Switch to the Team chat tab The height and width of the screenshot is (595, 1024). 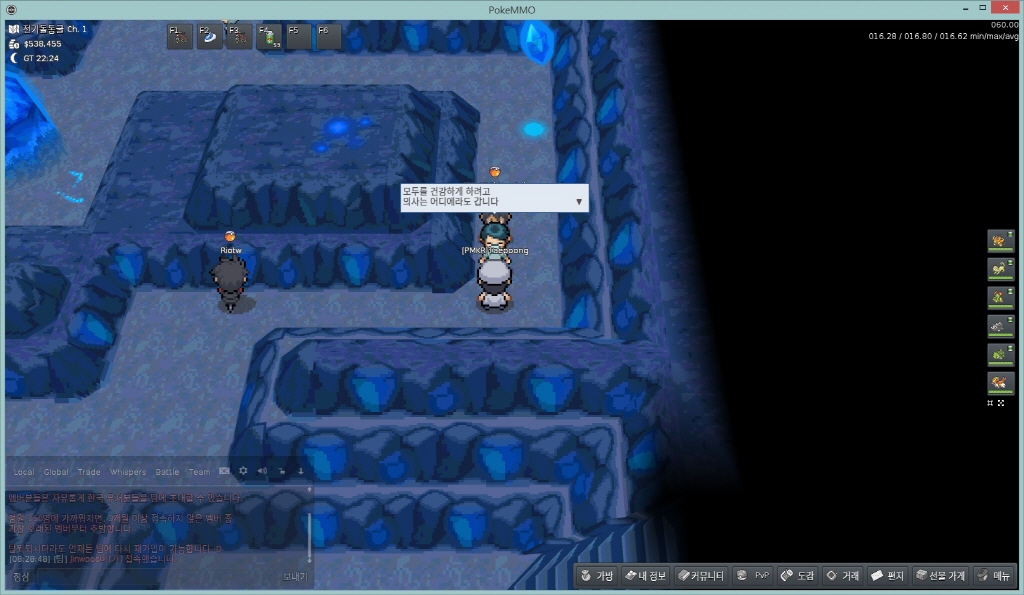[200, 472]
